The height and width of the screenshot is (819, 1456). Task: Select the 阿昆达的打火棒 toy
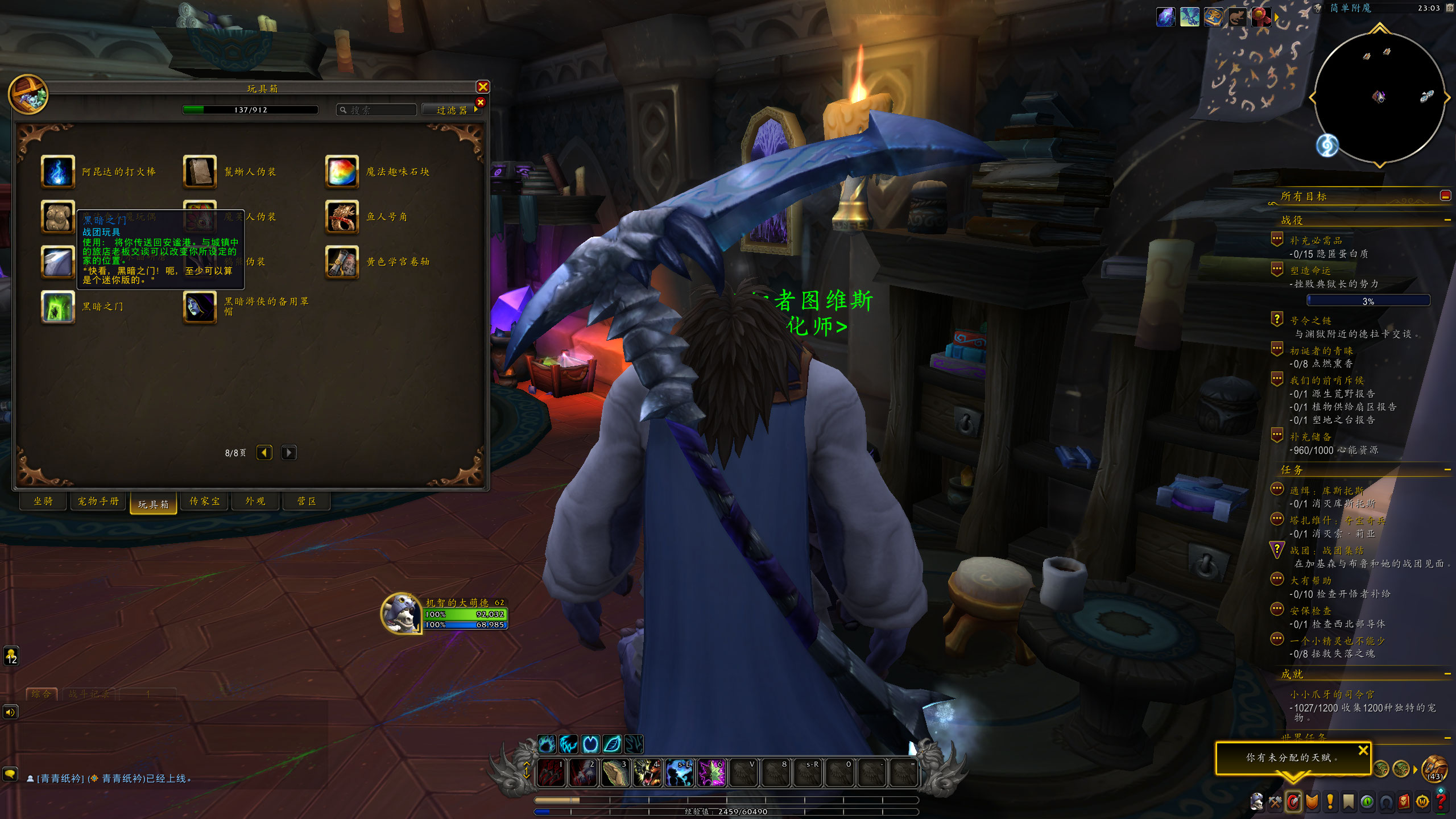pos(58,172)
